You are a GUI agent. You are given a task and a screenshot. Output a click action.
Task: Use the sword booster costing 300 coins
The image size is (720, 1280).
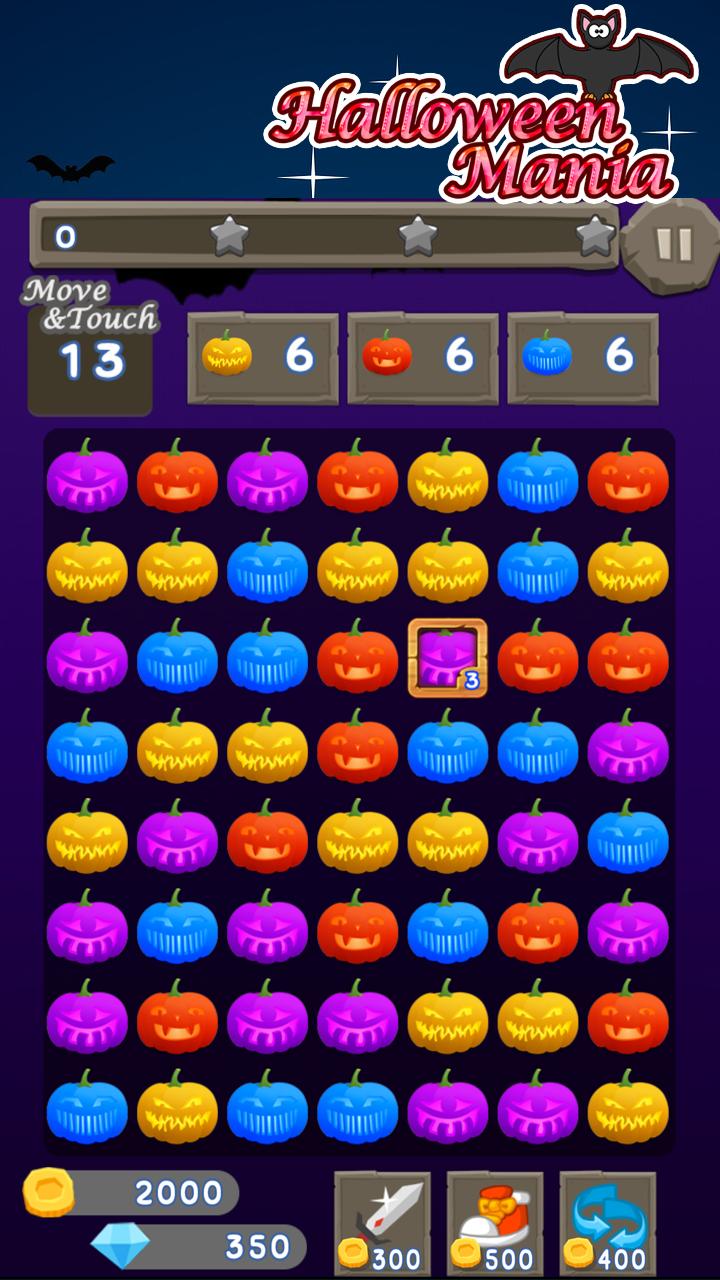382,1223
